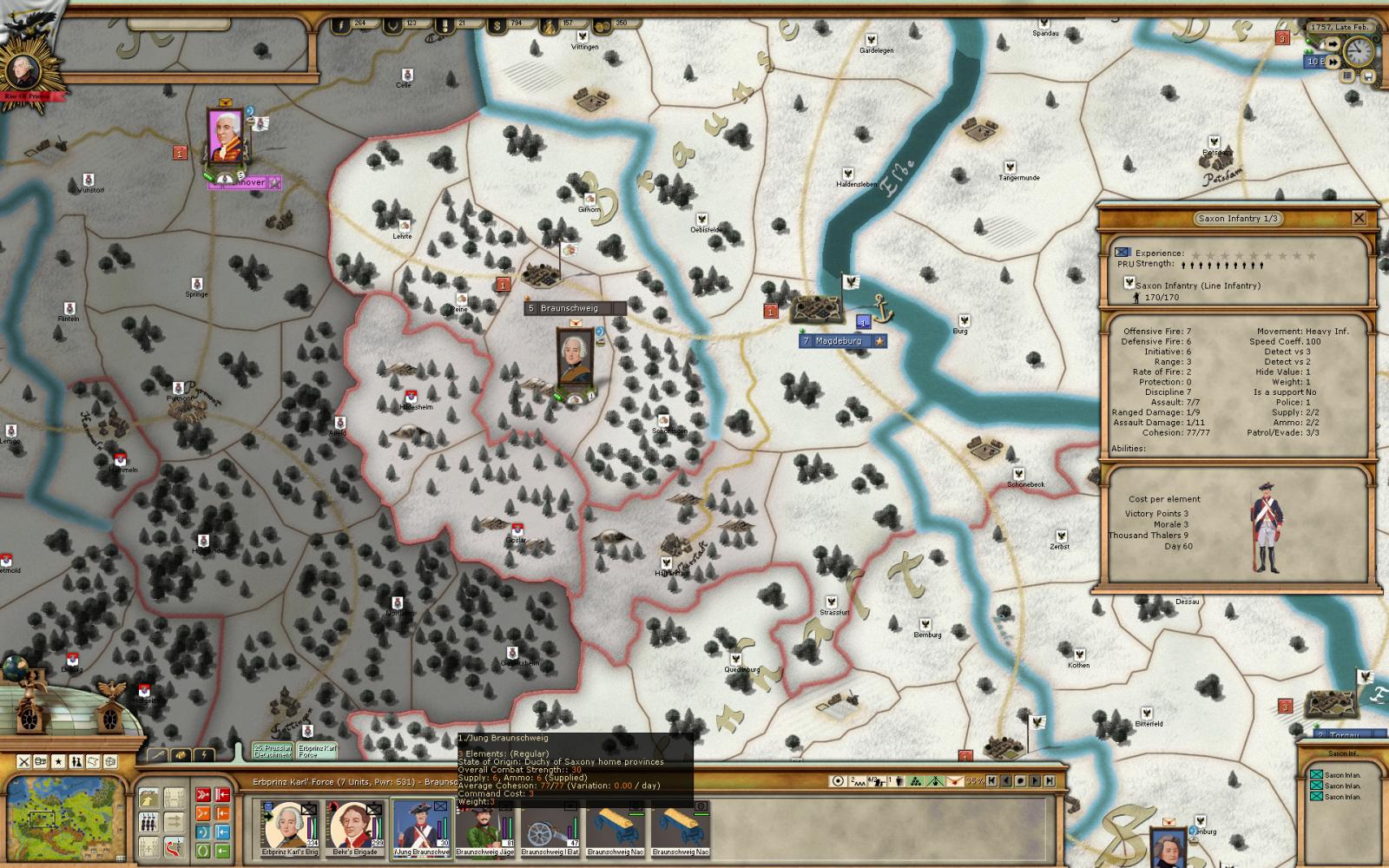Select the Braunschweig Jäger unit card
The width and height of the screenshot is (1389, 868).
[485, 826]
